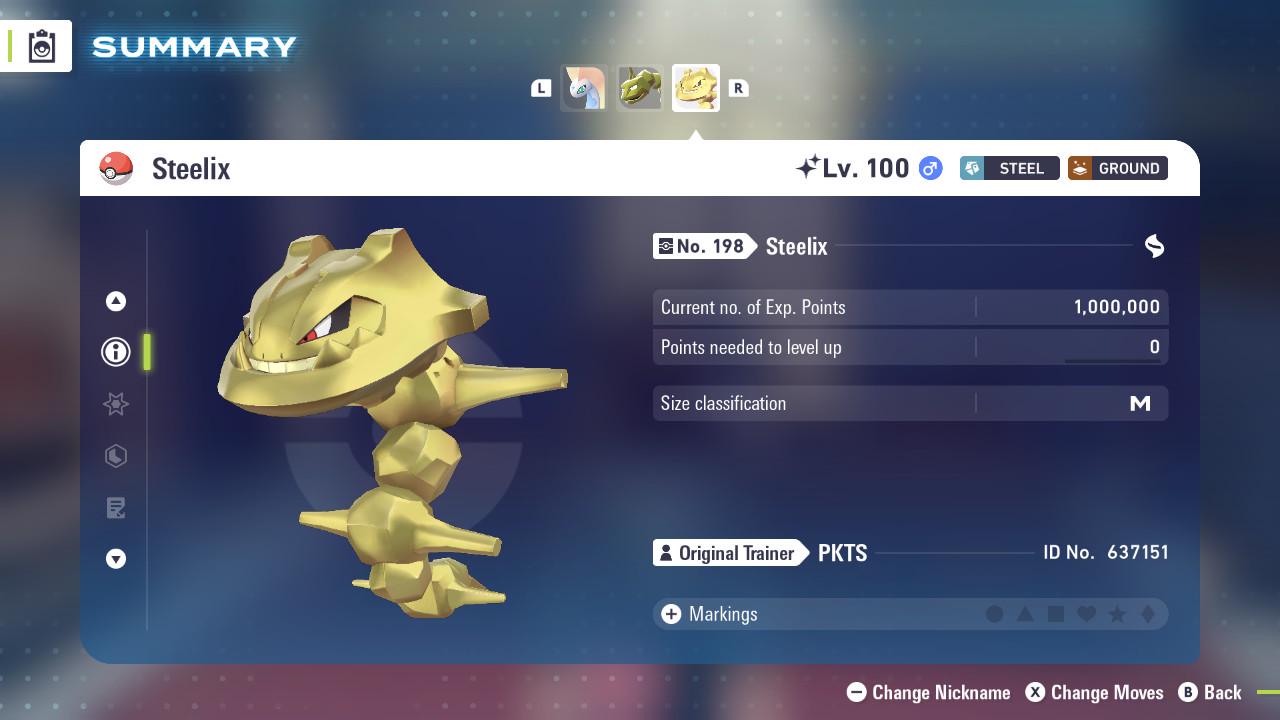Switch to the hexagon icon tab
This screenshot has width=1280, height=720.
116,456
